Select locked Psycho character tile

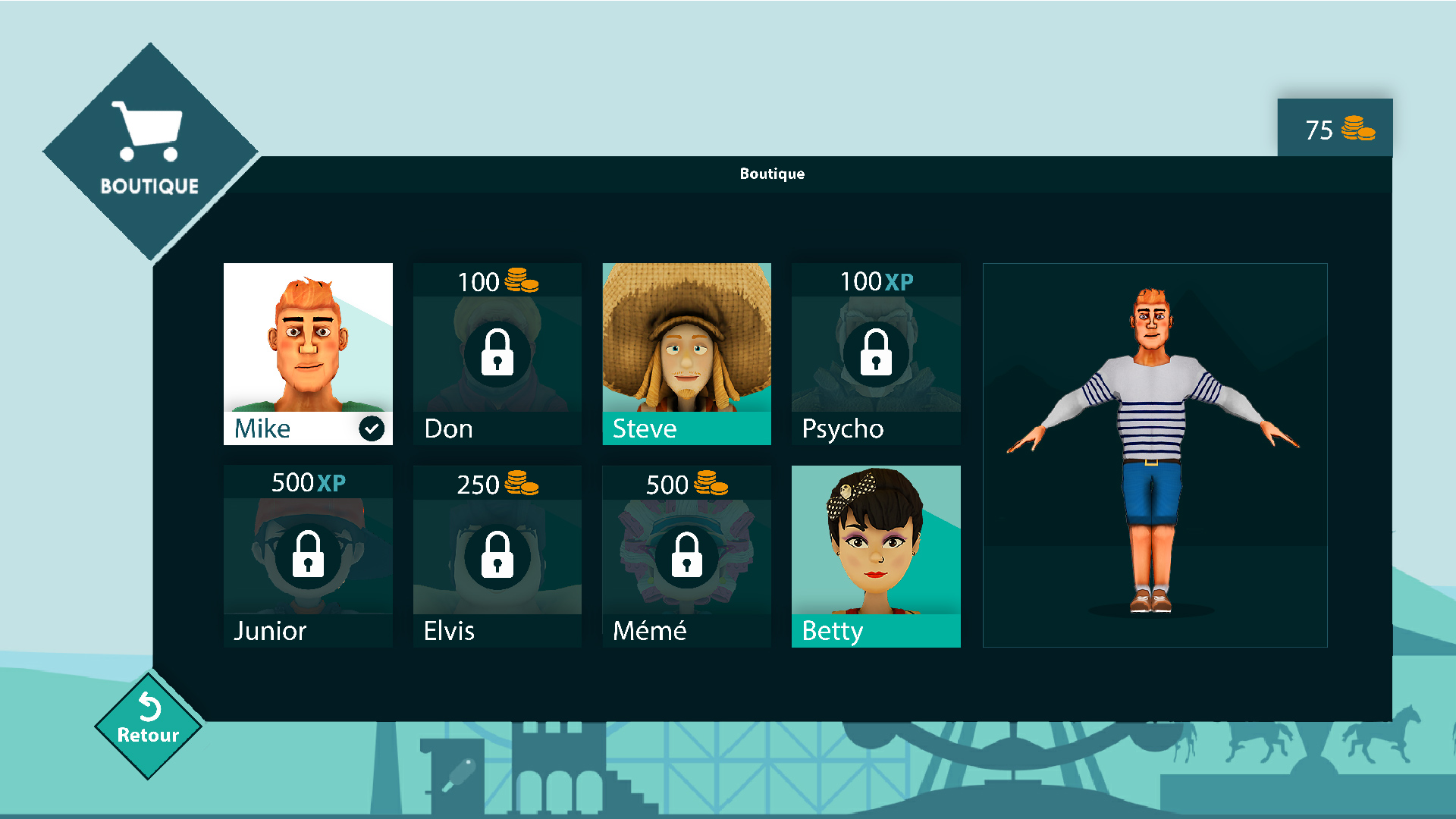[x=876, y=353]
